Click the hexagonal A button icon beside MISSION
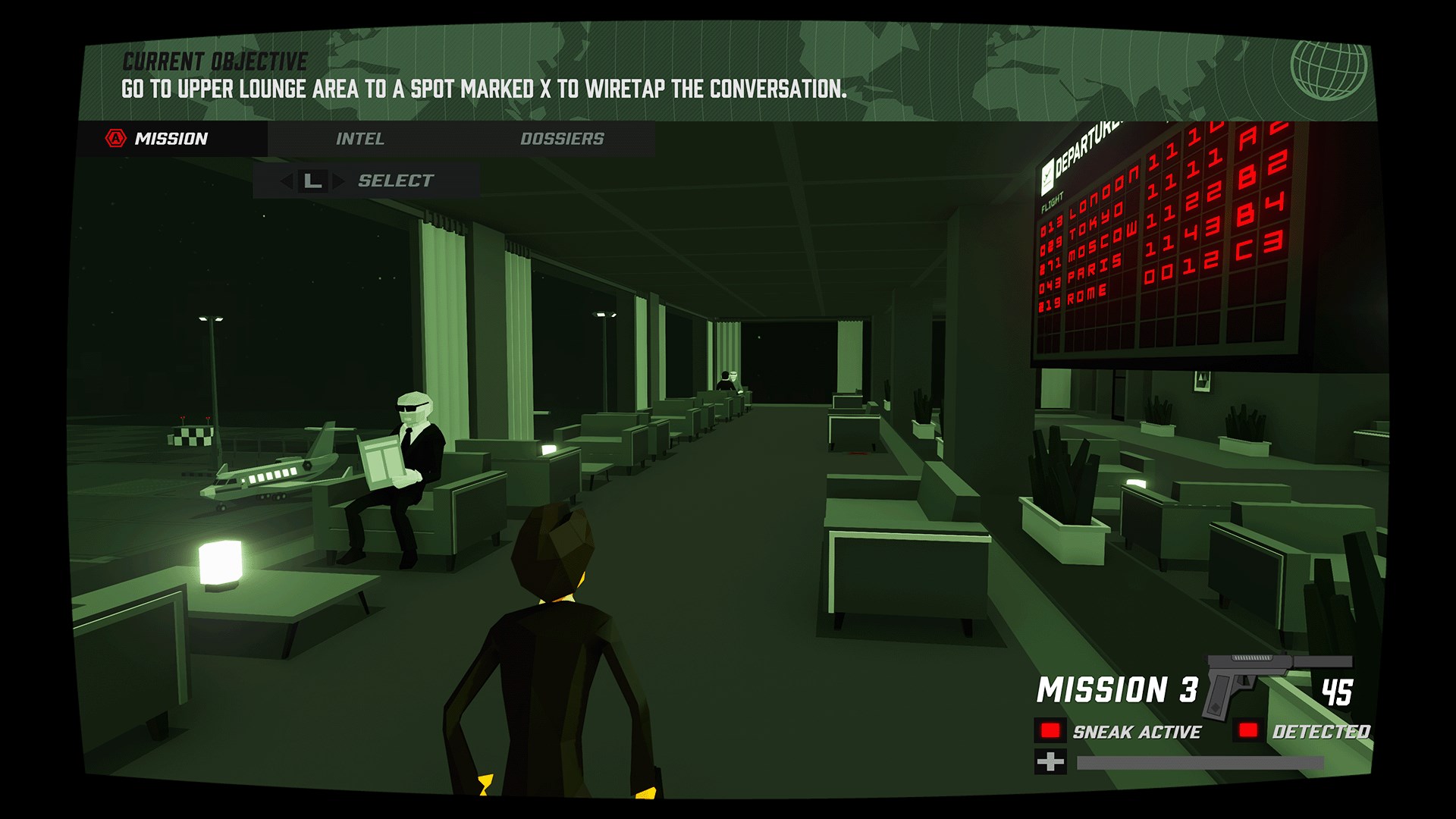Viewport: 1456px width, 819px height. (x=114, y=139)
